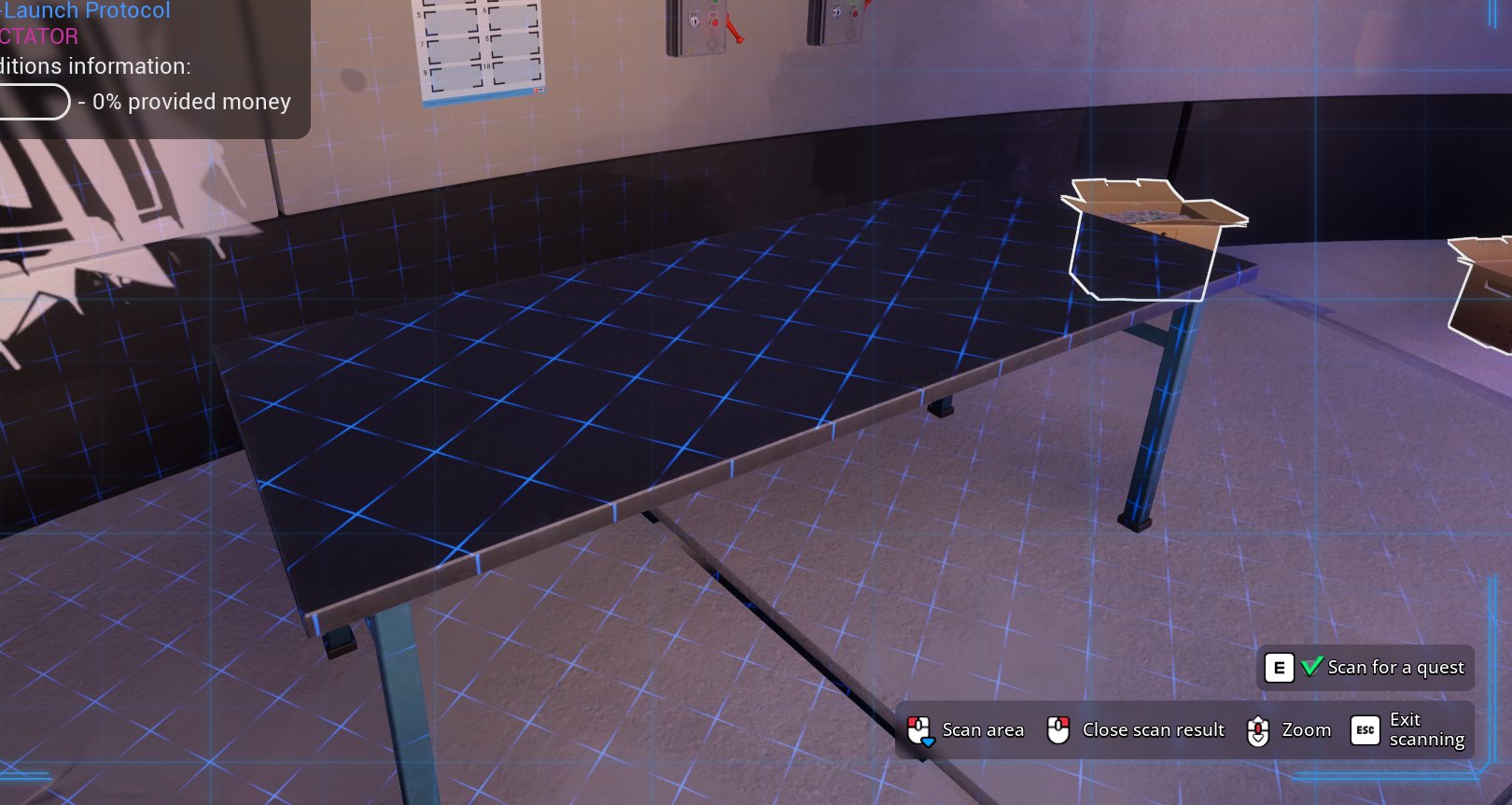1512x805 pixels.
Task: Click the Close scan result mouse icon
Action: tap(1058, 728)
